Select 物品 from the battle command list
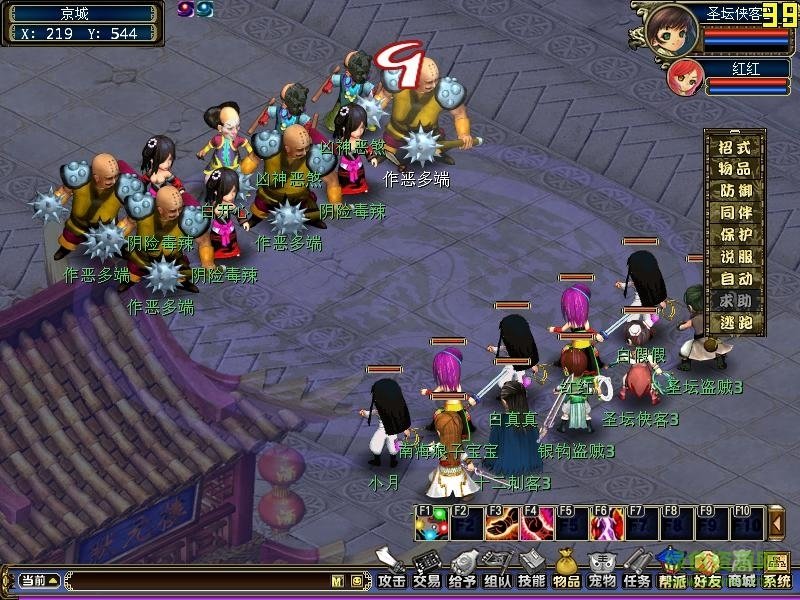Viewport: 800px width, 600px height. tap(735, 168)
